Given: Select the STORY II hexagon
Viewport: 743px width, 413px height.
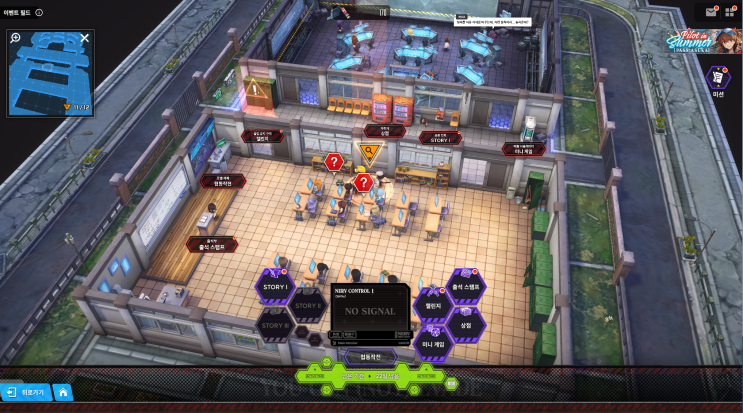Looking at the screenshot, I should tap(307, 304).
